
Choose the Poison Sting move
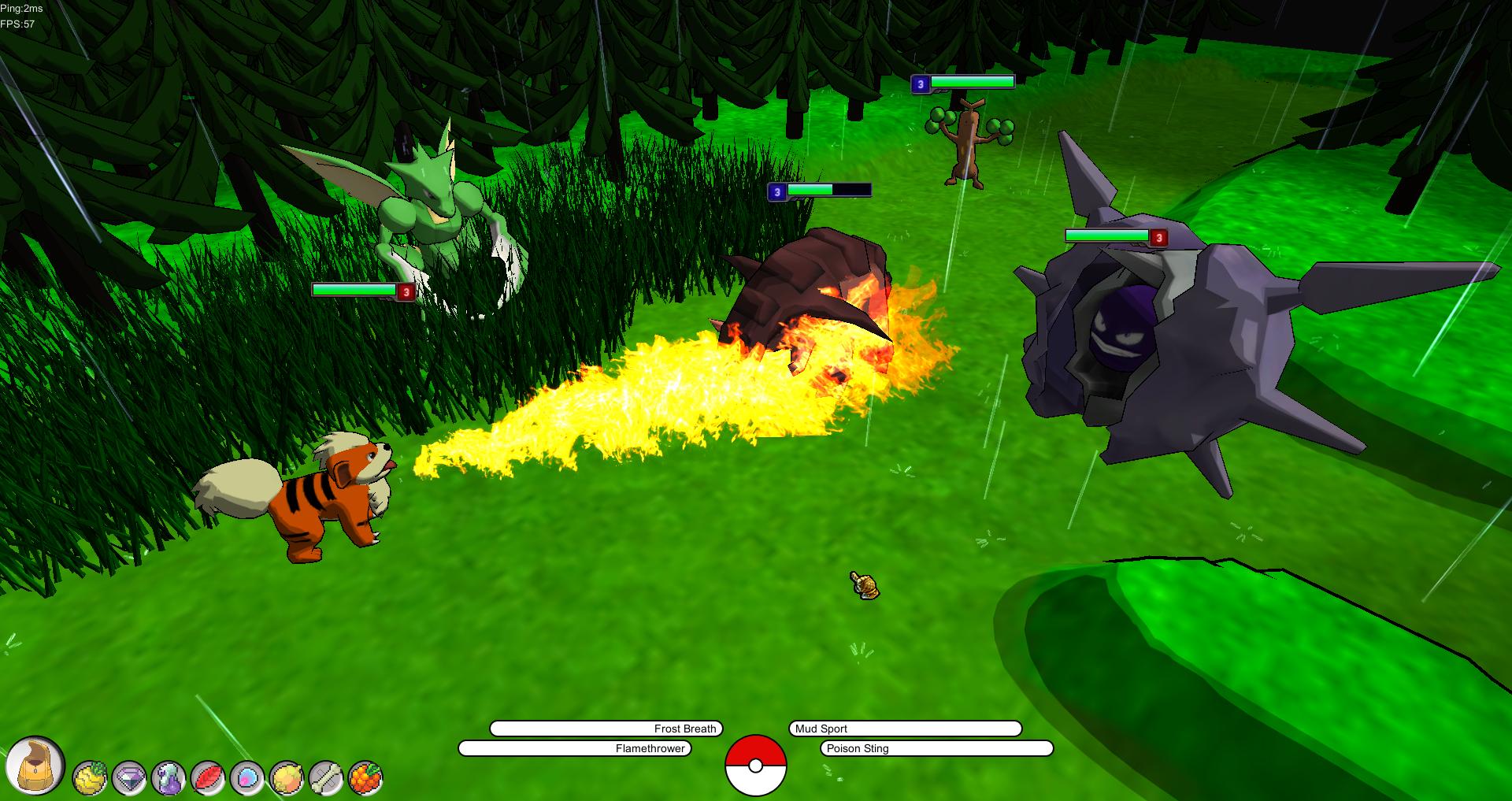pos(936,748)
